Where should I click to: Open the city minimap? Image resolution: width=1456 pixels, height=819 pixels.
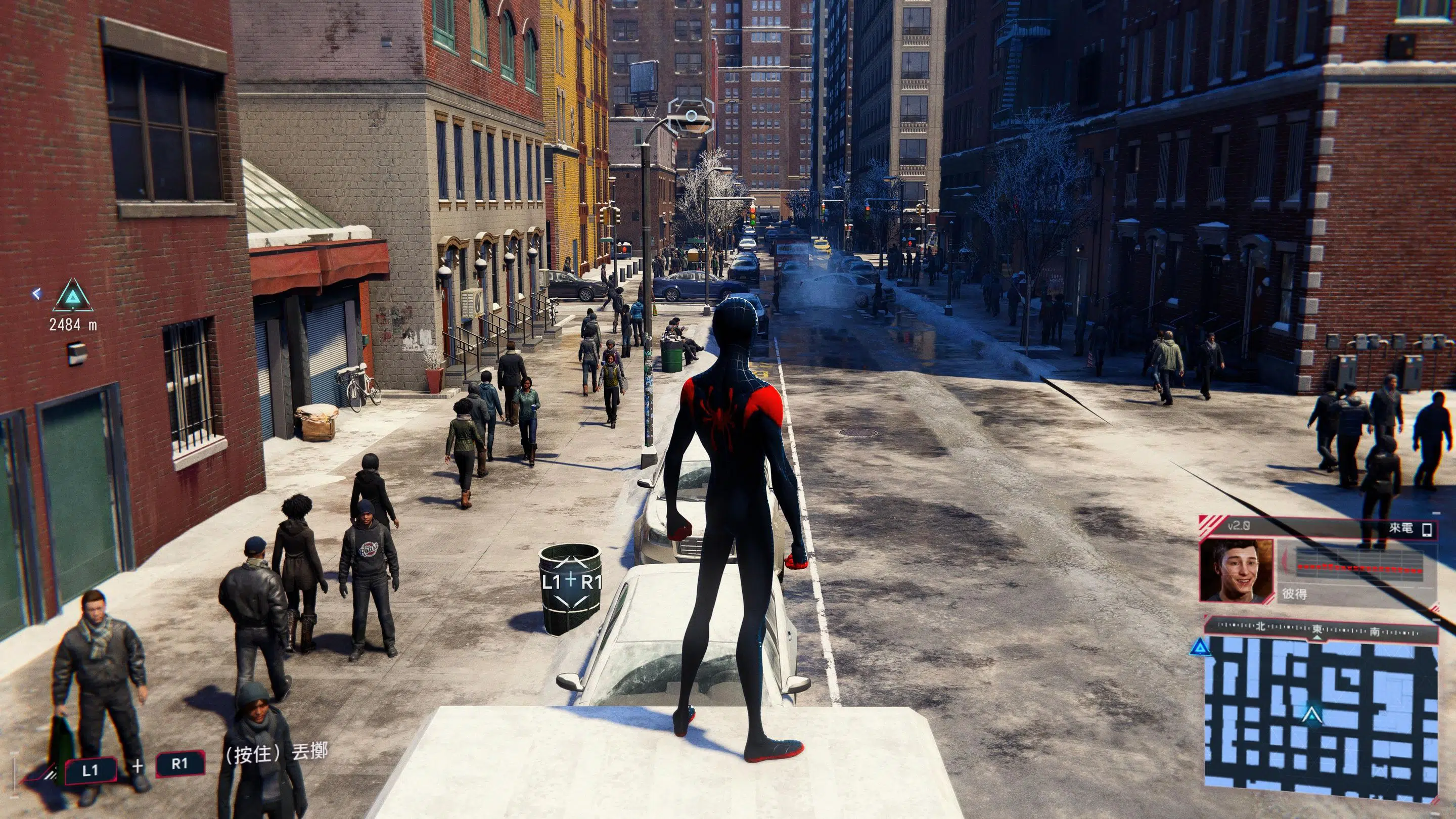click(x=1322, y=719)
